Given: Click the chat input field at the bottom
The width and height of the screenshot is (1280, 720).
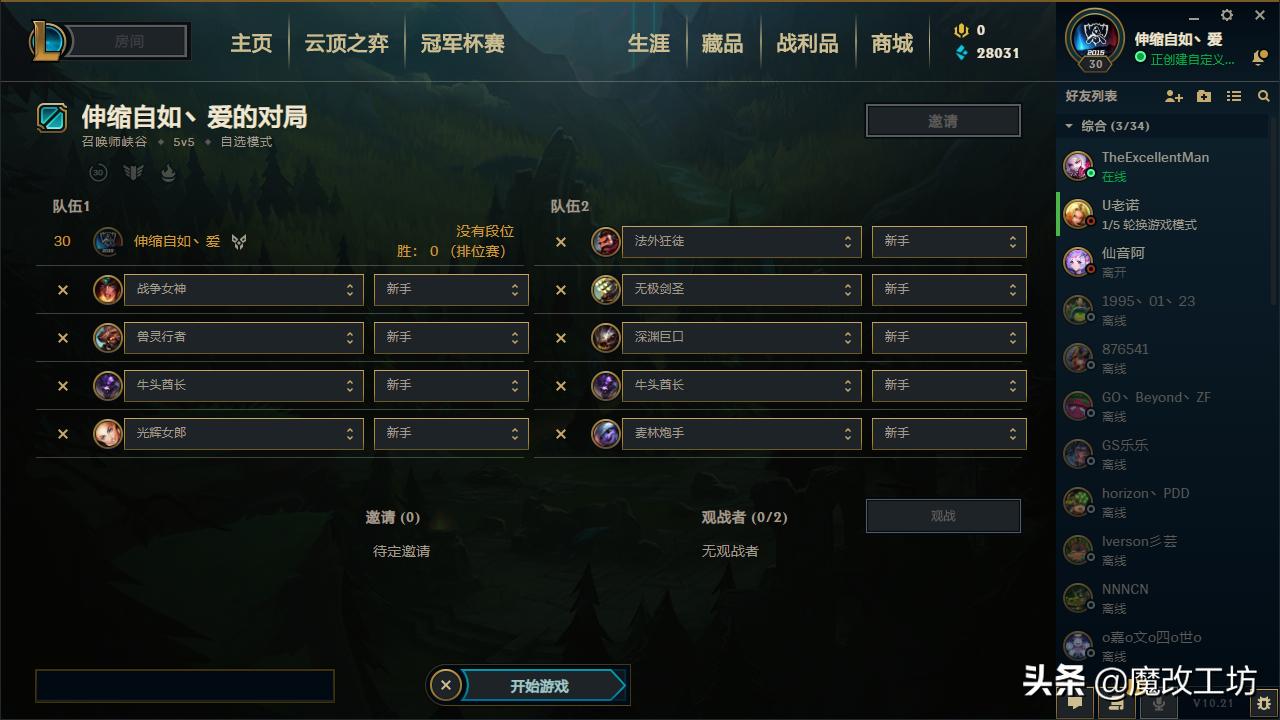Looking at the screenshot, I should 185,686.
